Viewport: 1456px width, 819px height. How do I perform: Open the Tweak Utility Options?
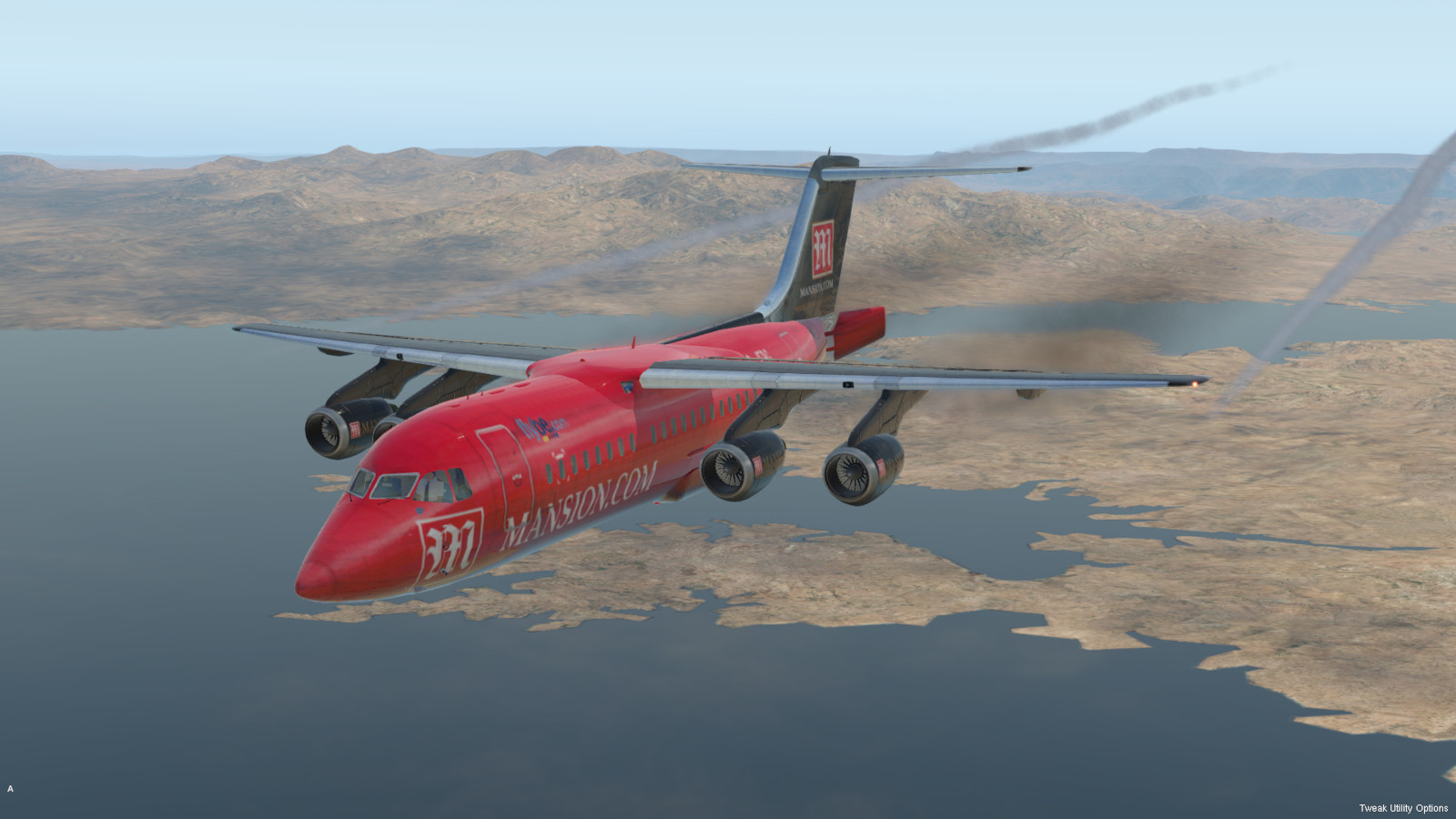pos(1402,808)
